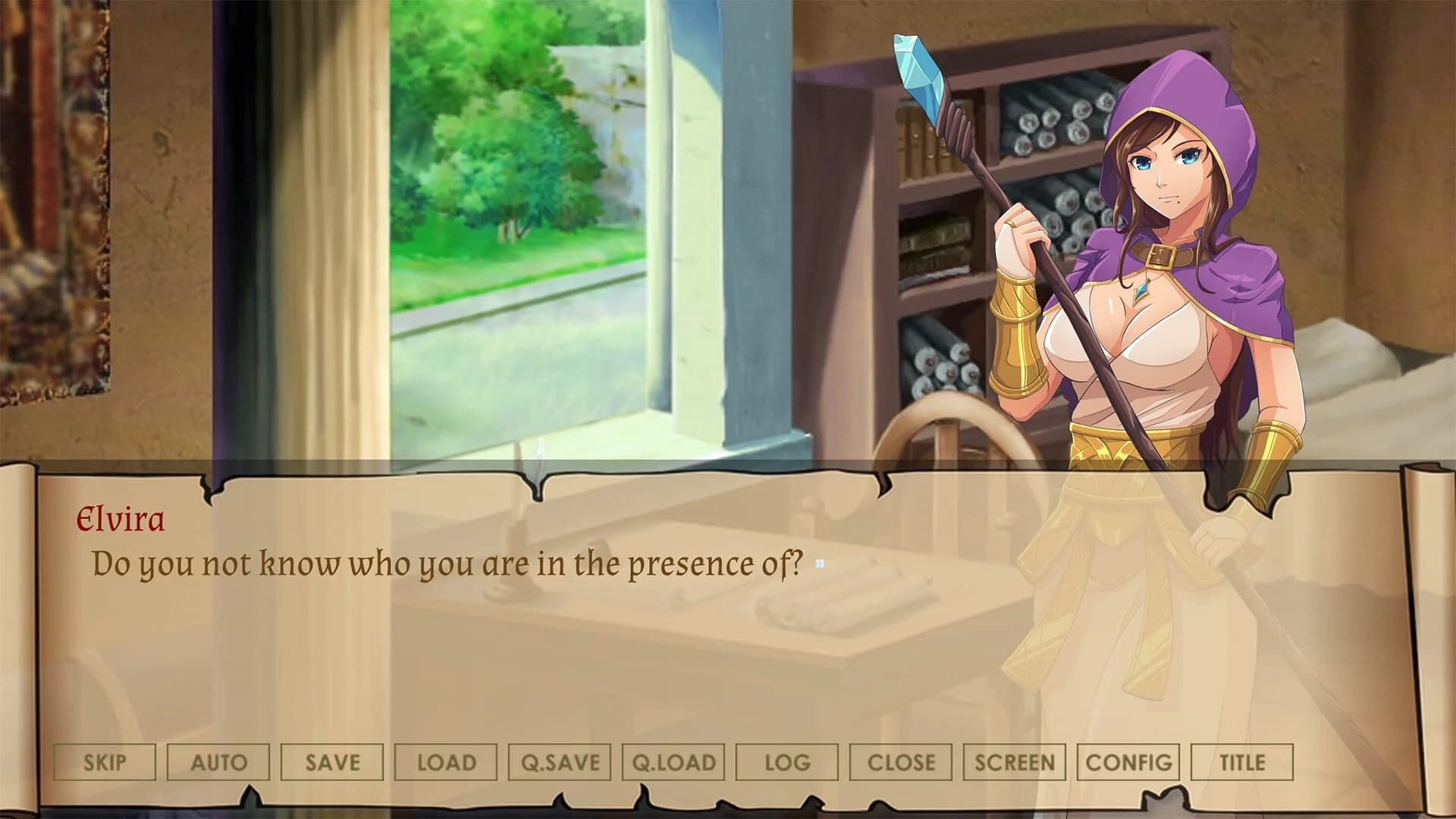Open the dialogue Log history
The height and width of the screenshot is (819, 1456).
tap(787, 762)
